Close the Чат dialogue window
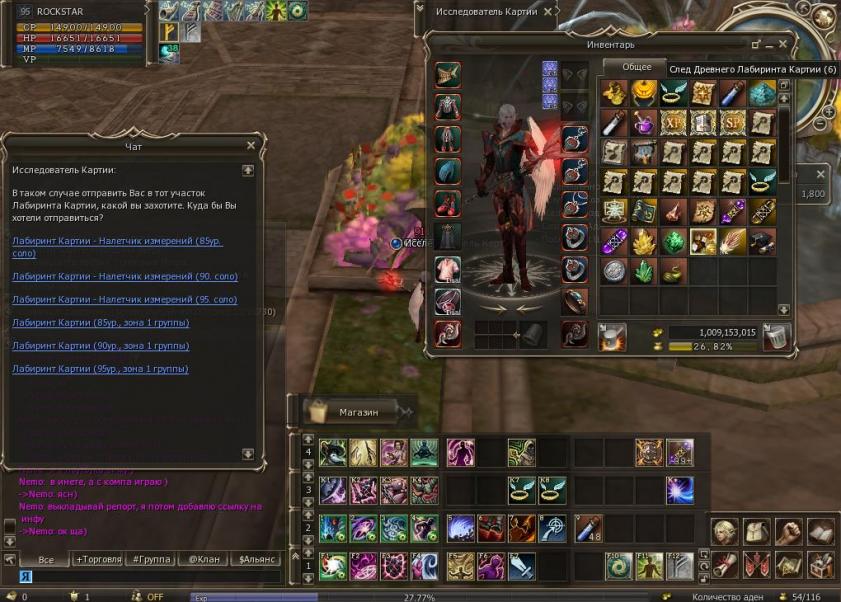This screenshot has height=602, width=841. tap(251, 146)
